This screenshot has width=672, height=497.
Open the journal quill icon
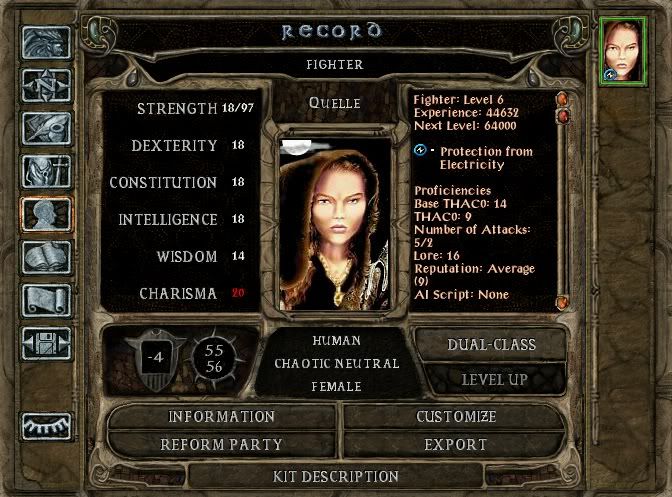tap(47, 129)
